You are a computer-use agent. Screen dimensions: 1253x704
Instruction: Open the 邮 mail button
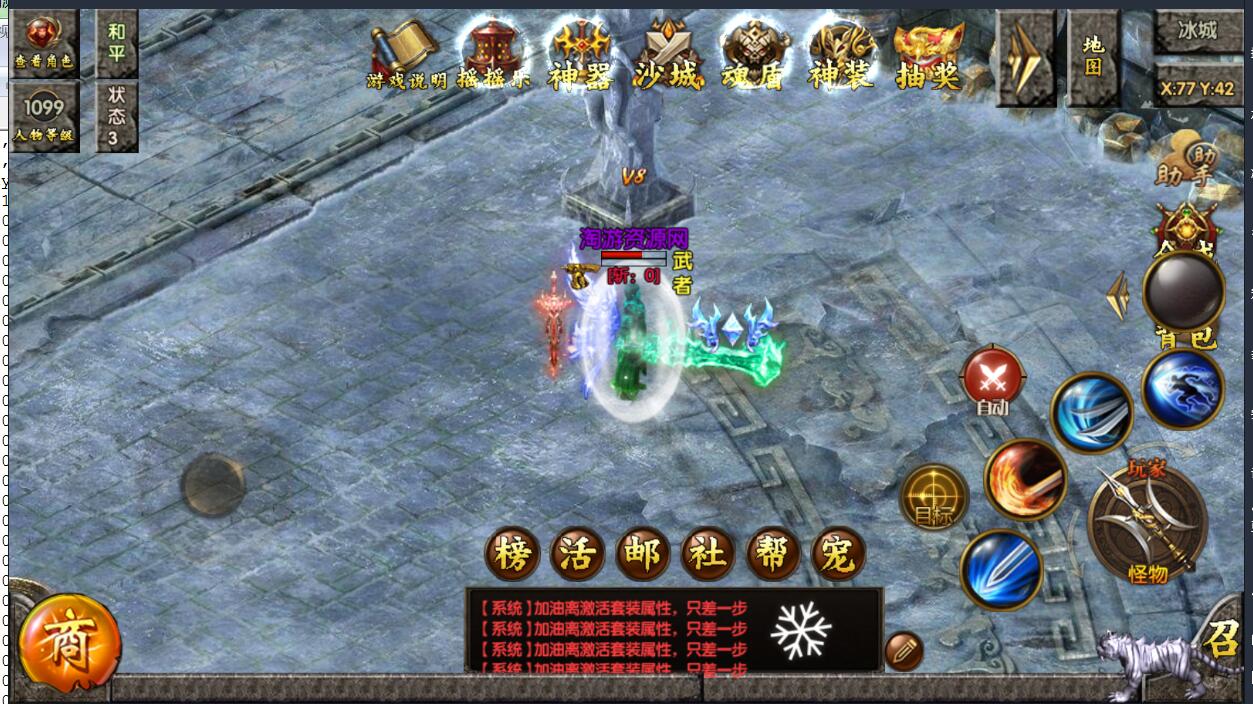[642, 554]
